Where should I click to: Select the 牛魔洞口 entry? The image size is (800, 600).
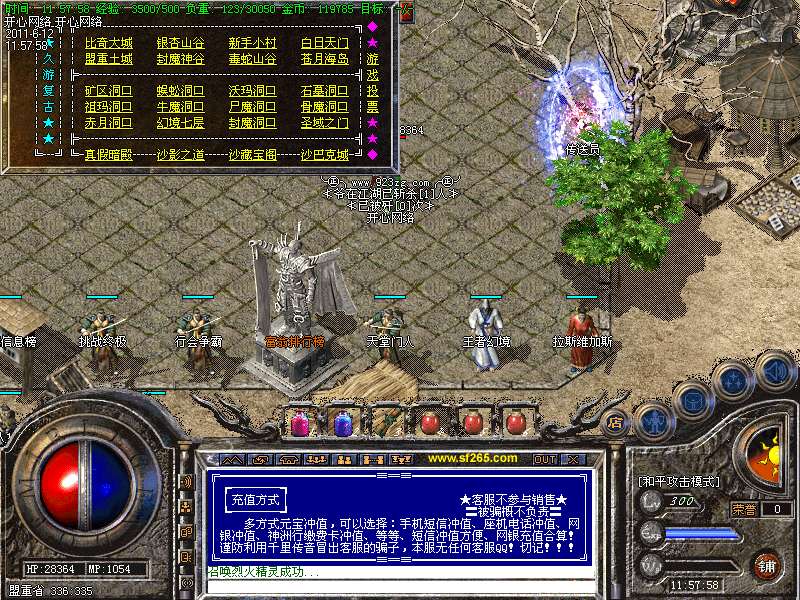[180, 107]
